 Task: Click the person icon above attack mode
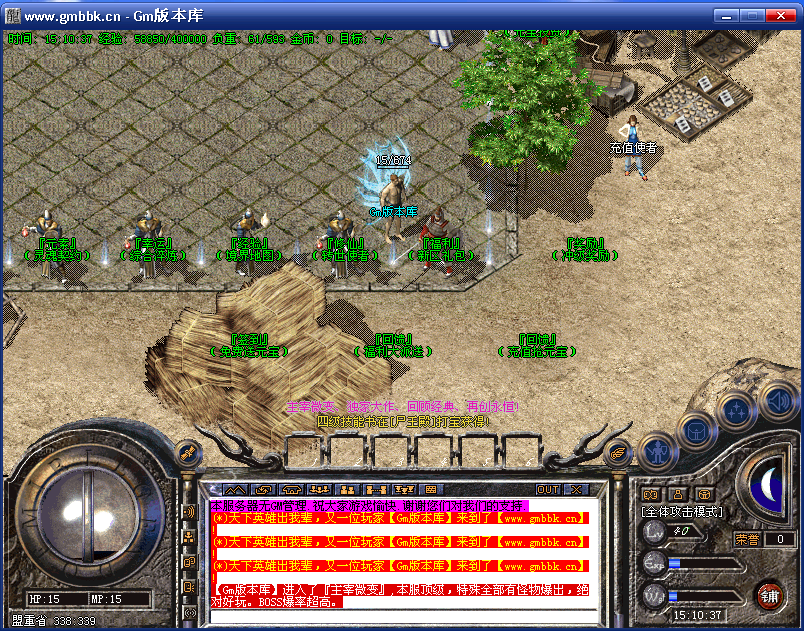coord(677,493)
